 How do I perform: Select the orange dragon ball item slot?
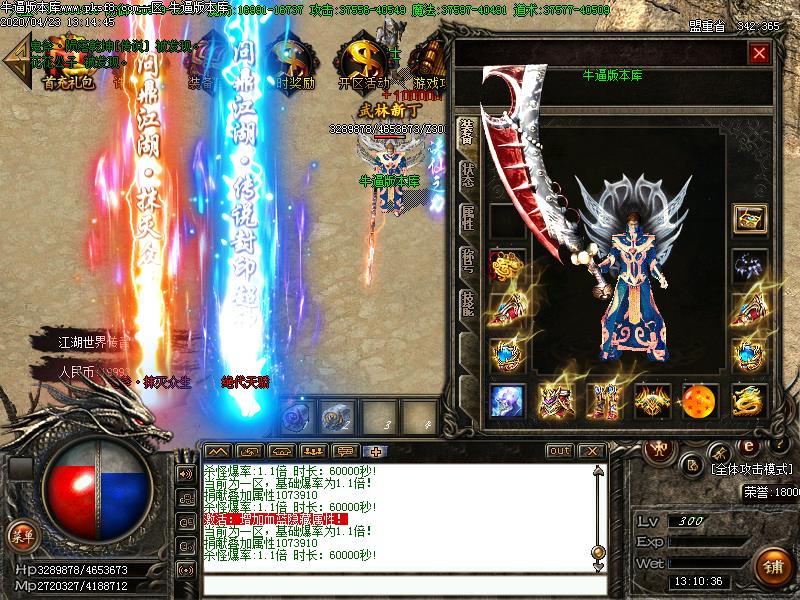pos(699,400)
